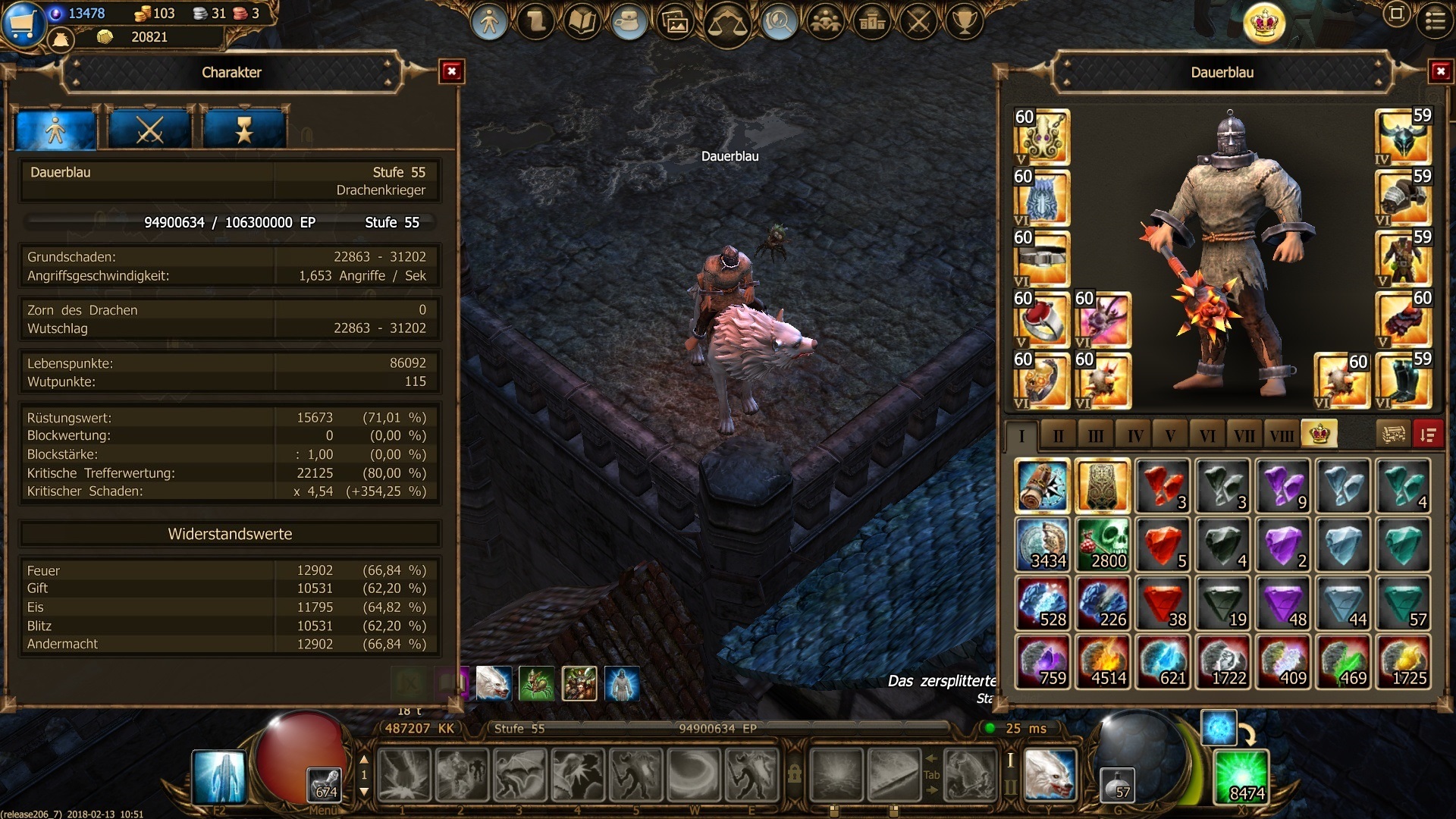Viewport: 1456px width, 819px height.
Task: Open the trophy achievements menu icon
Action: tap(964, 23)
